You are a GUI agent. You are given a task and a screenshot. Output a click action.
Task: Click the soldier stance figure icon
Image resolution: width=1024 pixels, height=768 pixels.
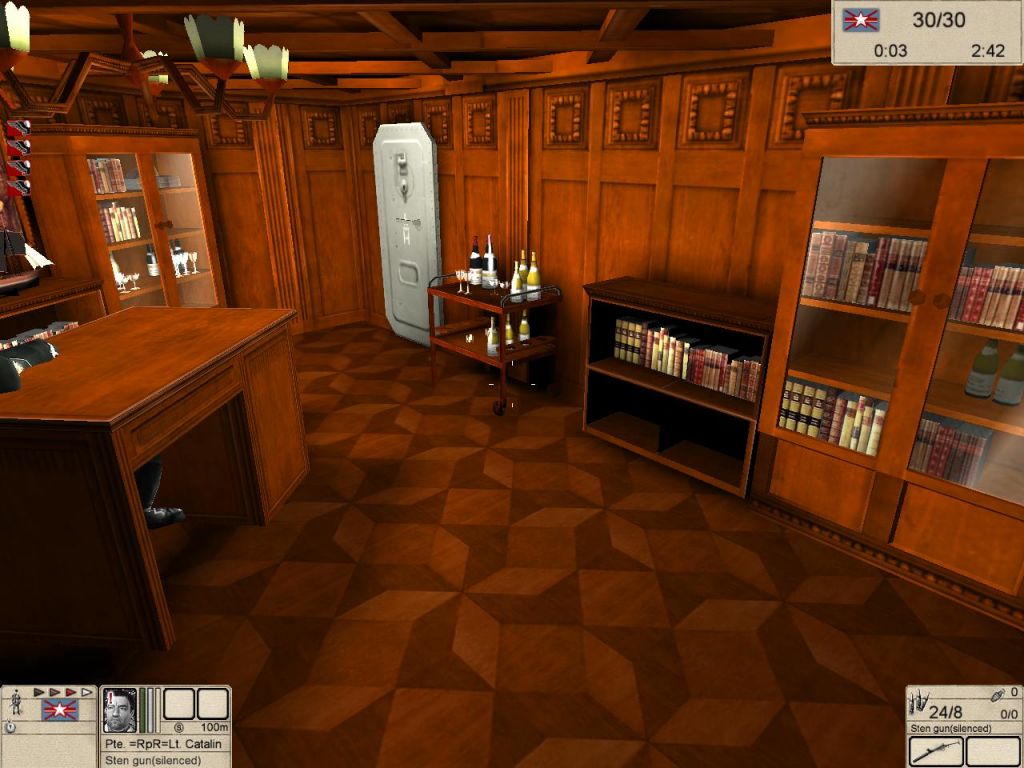(x=15, y=704)
